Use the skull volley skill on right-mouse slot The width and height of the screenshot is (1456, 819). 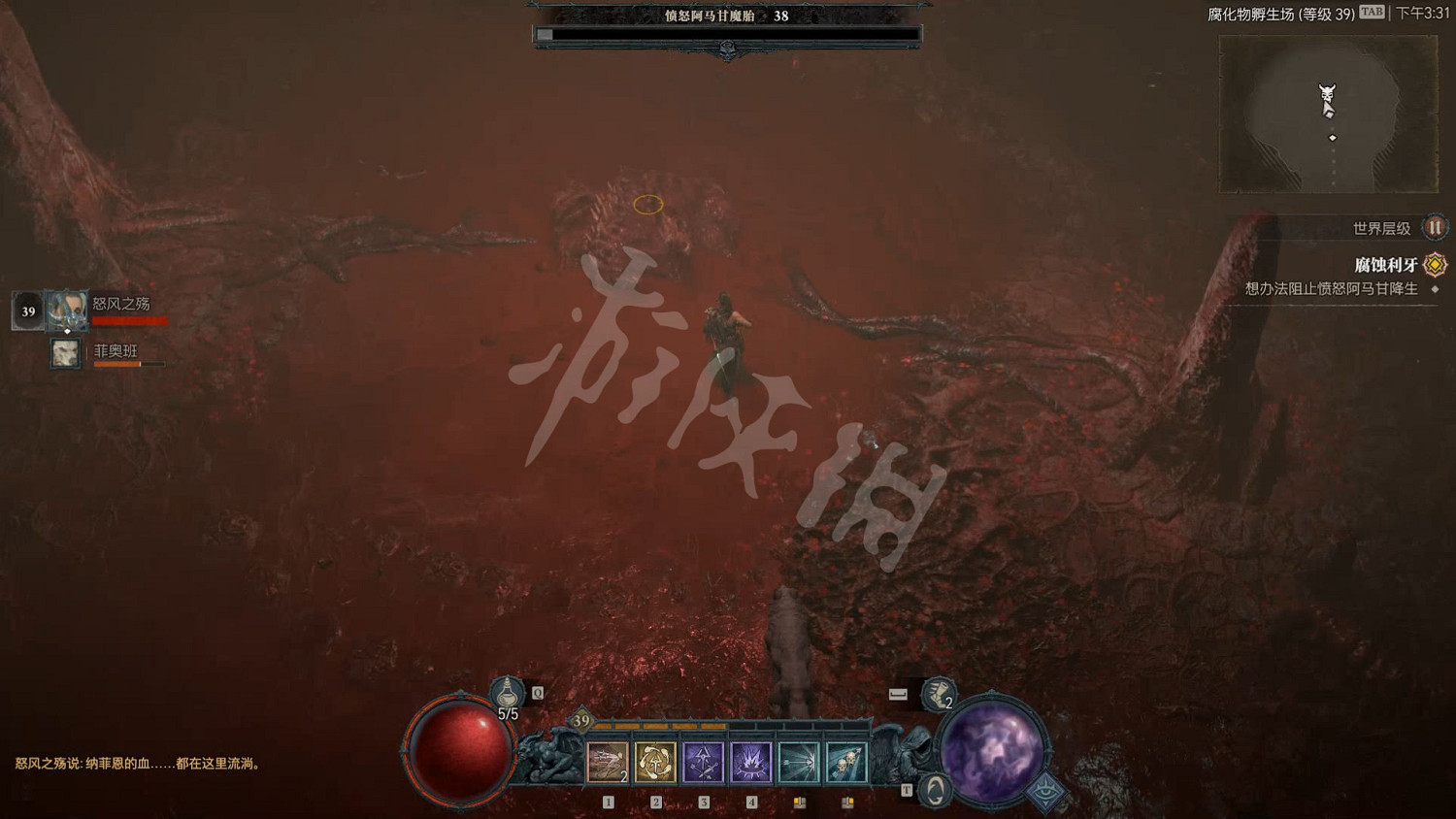pos(845,760)
